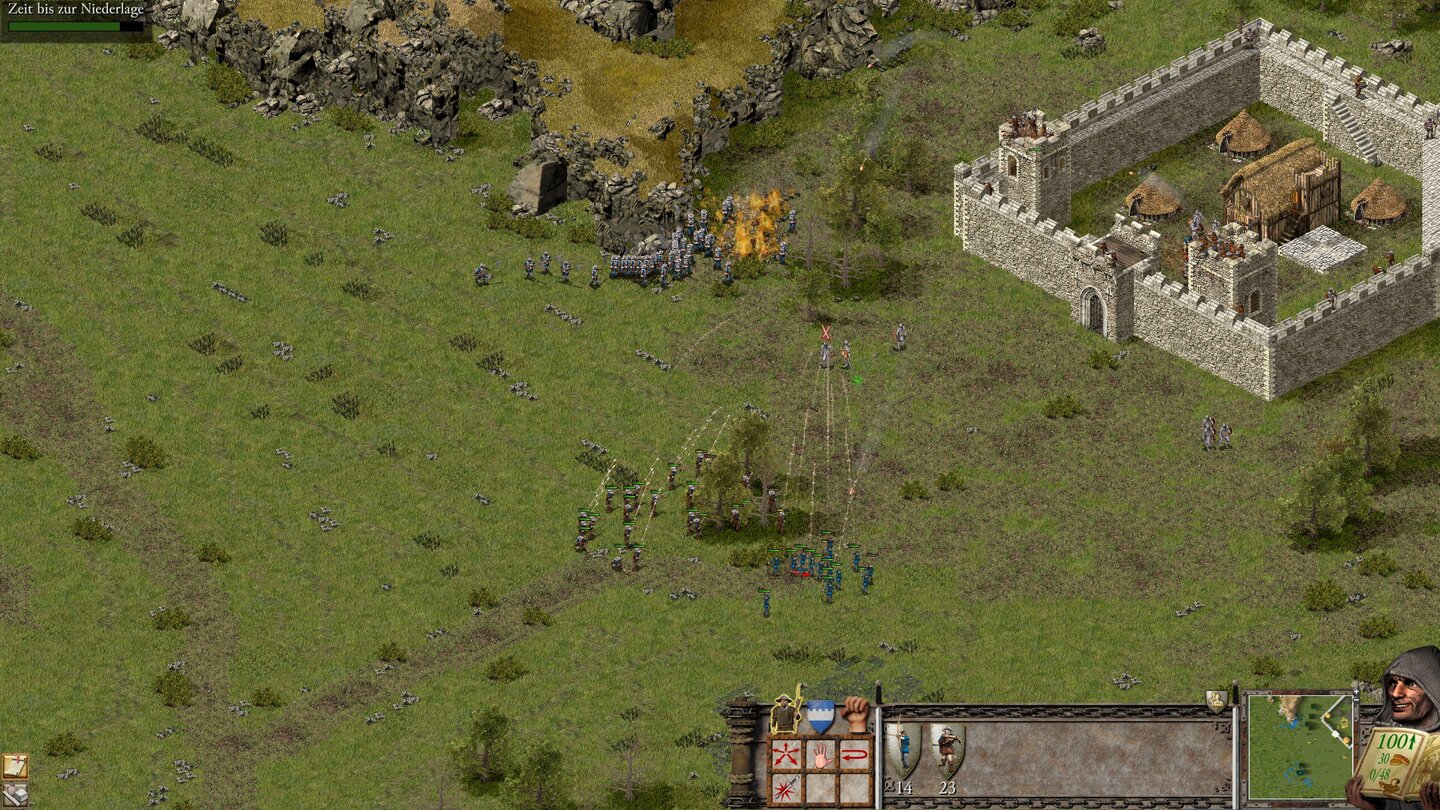
Task: Click the population counter 0/48 in the book
Action: [x=1381, y=774]
